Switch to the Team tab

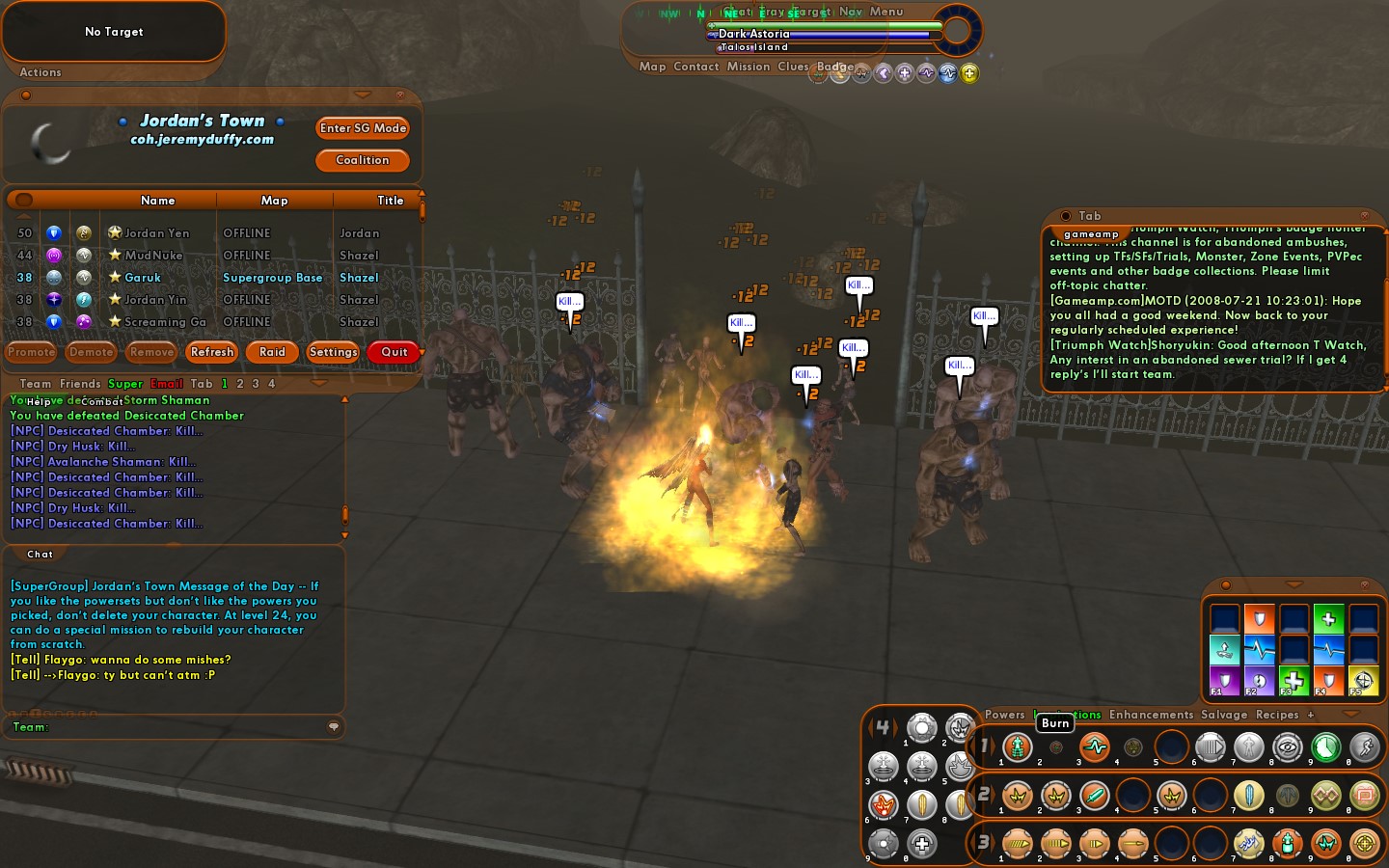[36, 384]
